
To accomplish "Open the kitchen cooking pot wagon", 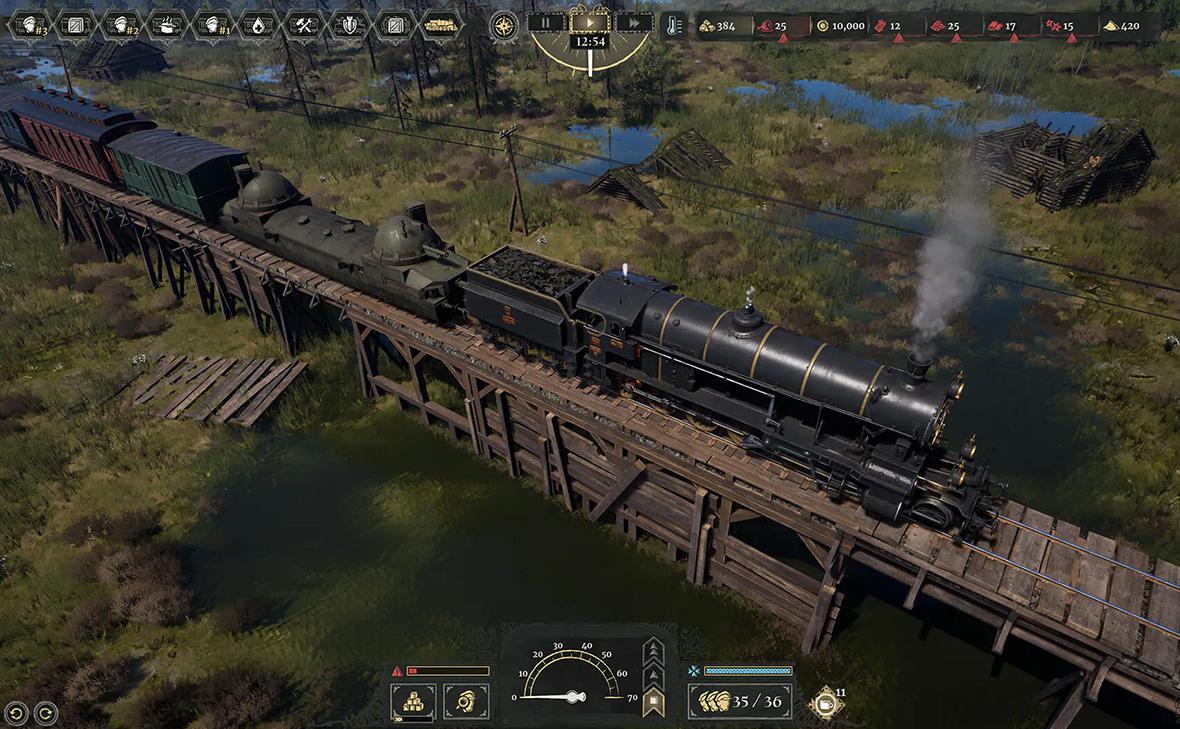I will 167,24.
